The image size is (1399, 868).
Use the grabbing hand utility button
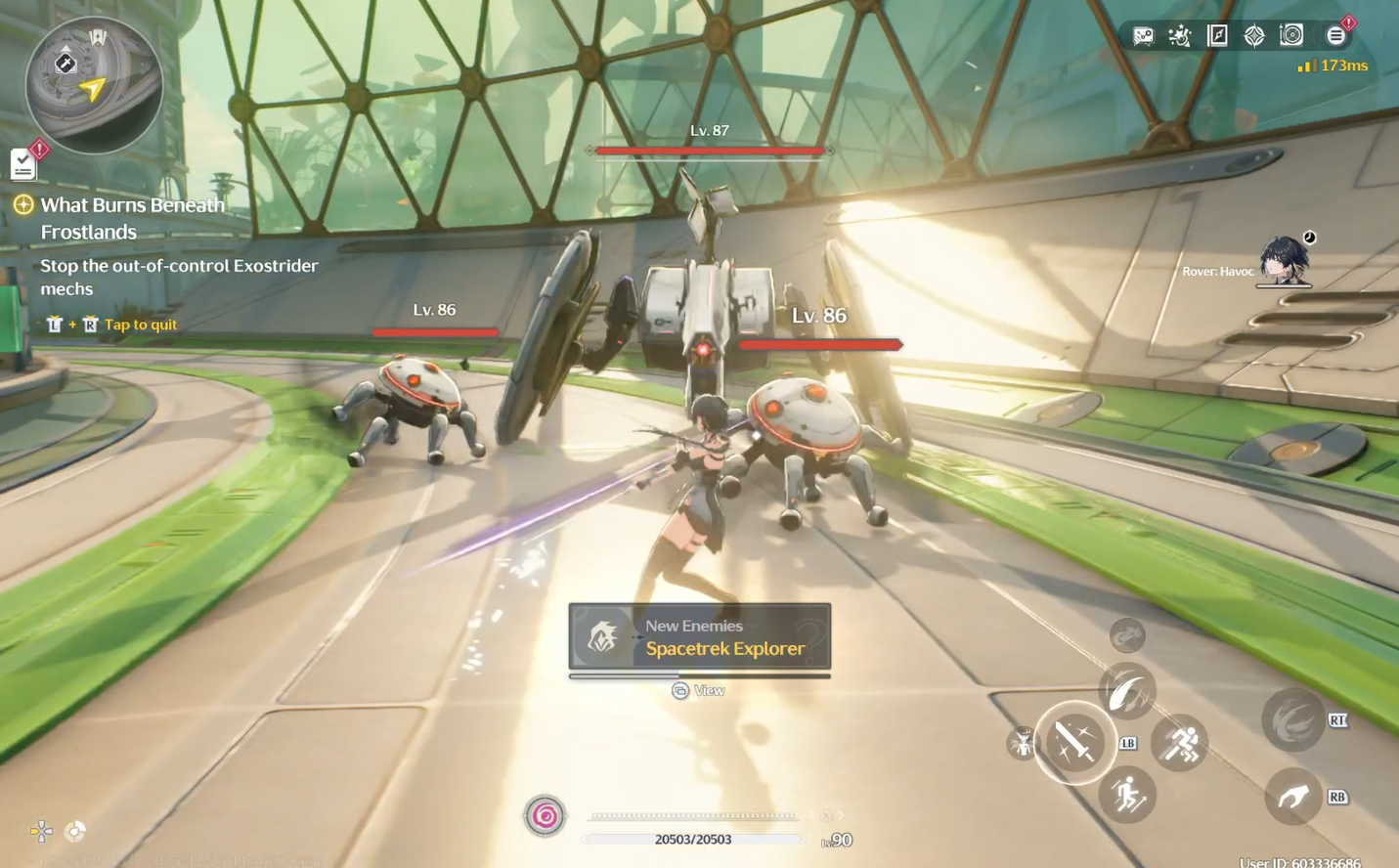coord(1293,797)
